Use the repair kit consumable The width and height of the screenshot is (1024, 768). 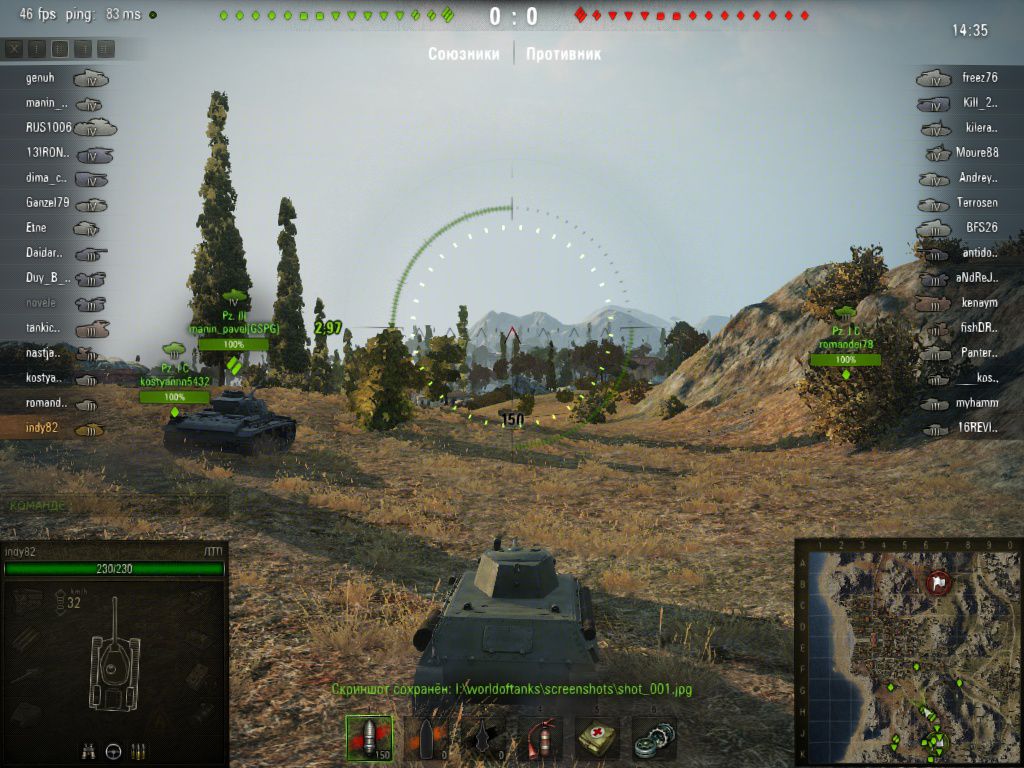655,739
